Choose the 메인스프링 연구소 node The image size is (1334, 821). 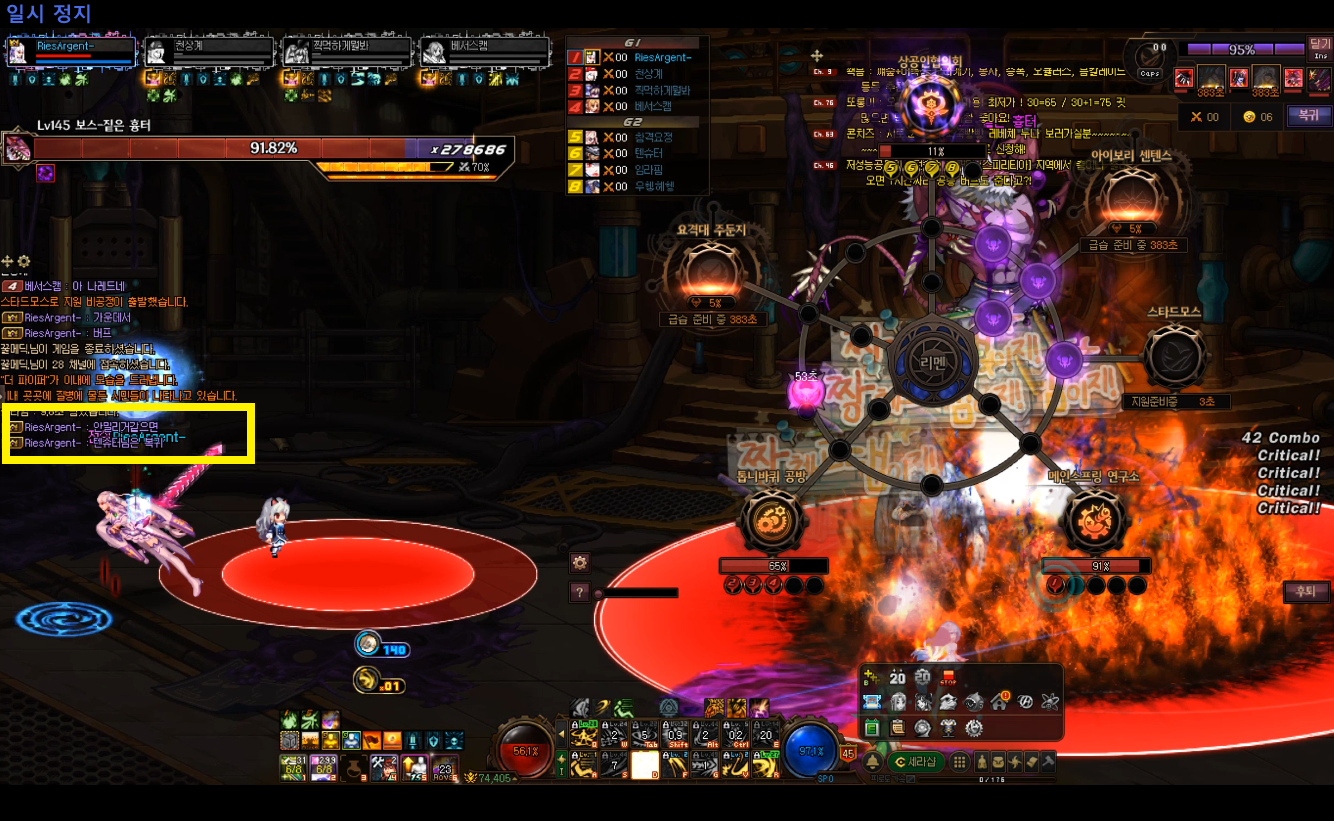point(1093,521)
